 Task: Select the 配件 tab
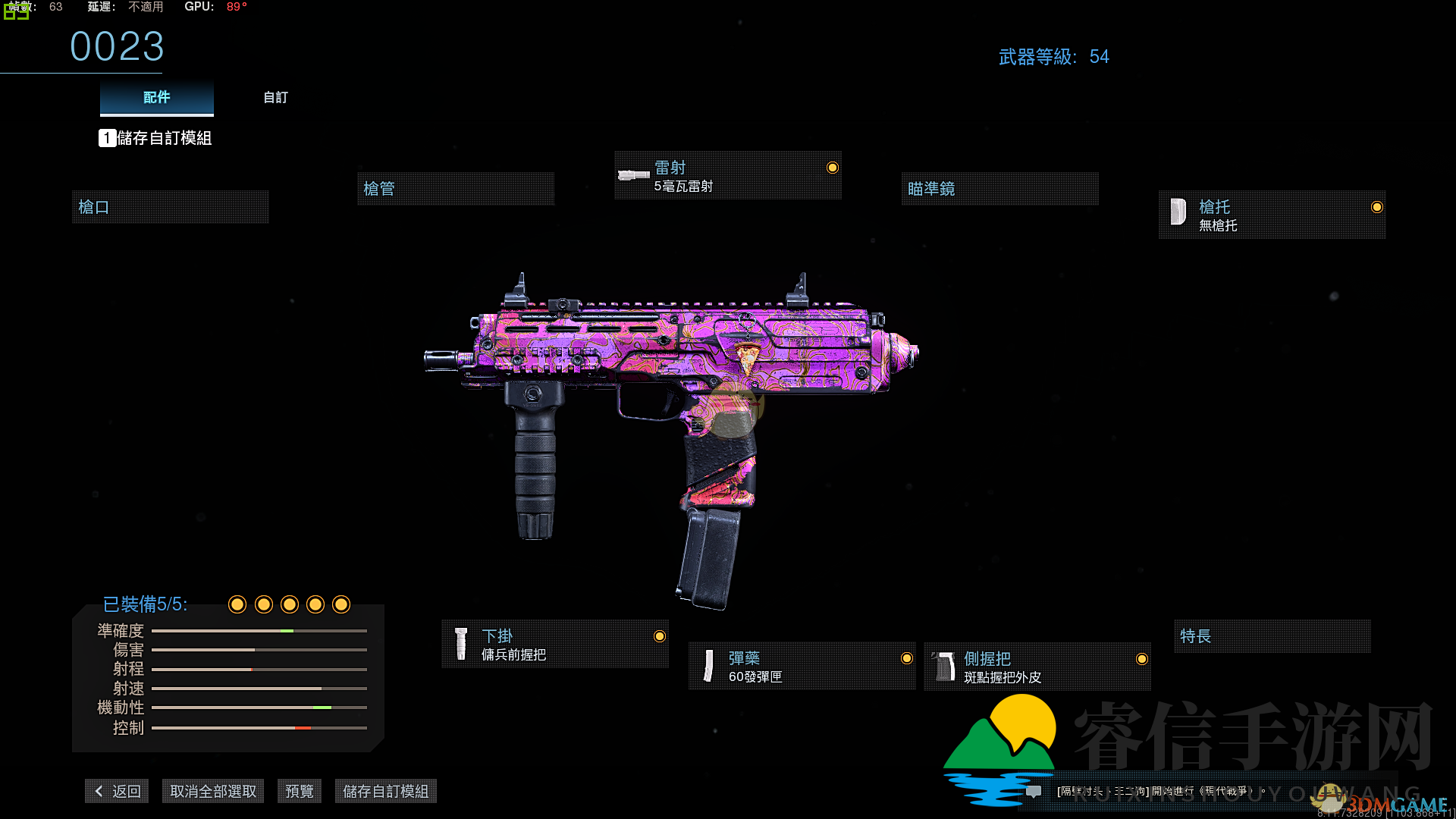click(x=156, y=97)
